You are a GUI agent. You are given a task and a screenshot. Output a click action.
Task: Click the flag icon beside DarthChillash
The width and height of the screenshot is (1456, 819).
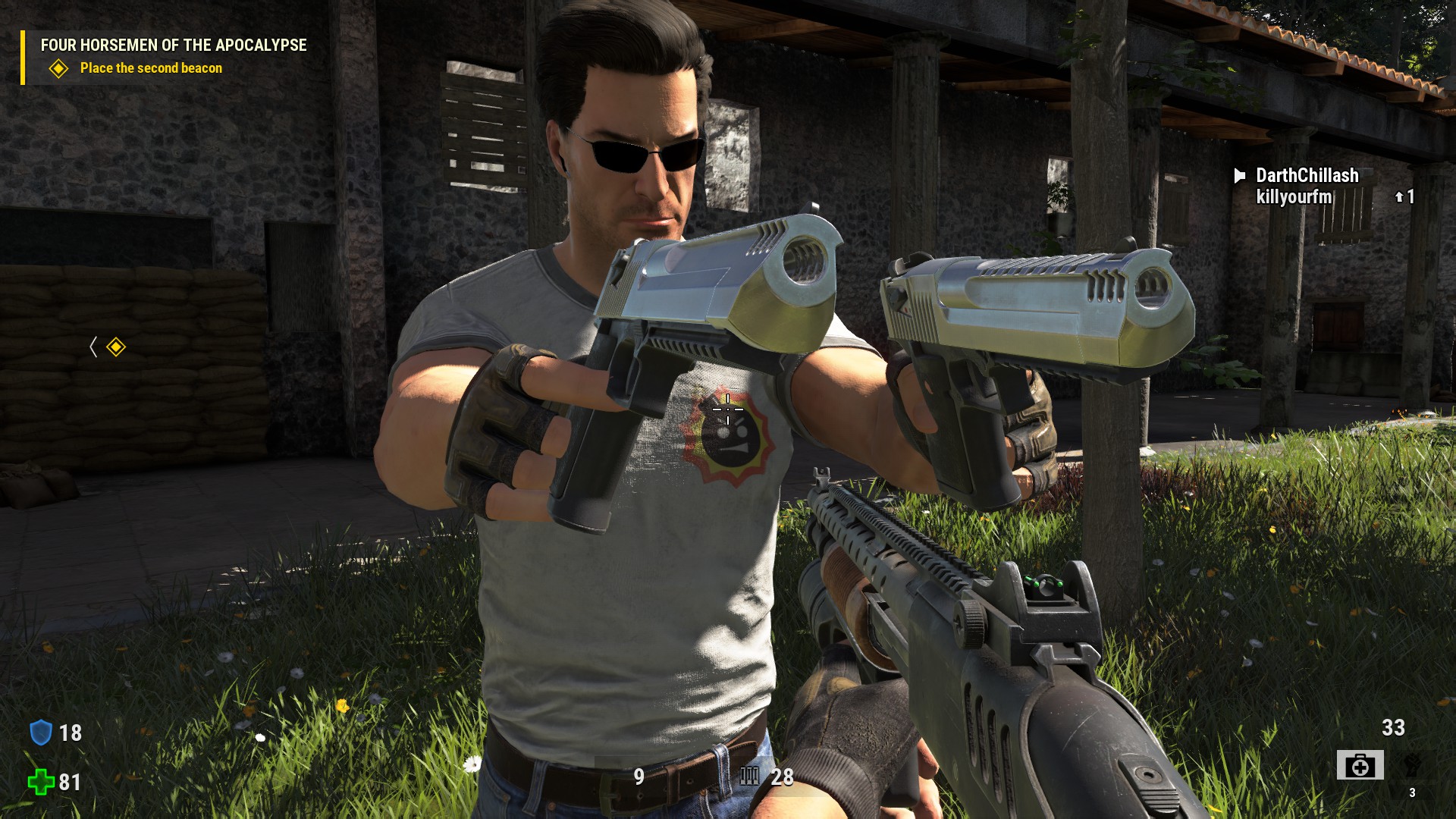pos(1240,176)
